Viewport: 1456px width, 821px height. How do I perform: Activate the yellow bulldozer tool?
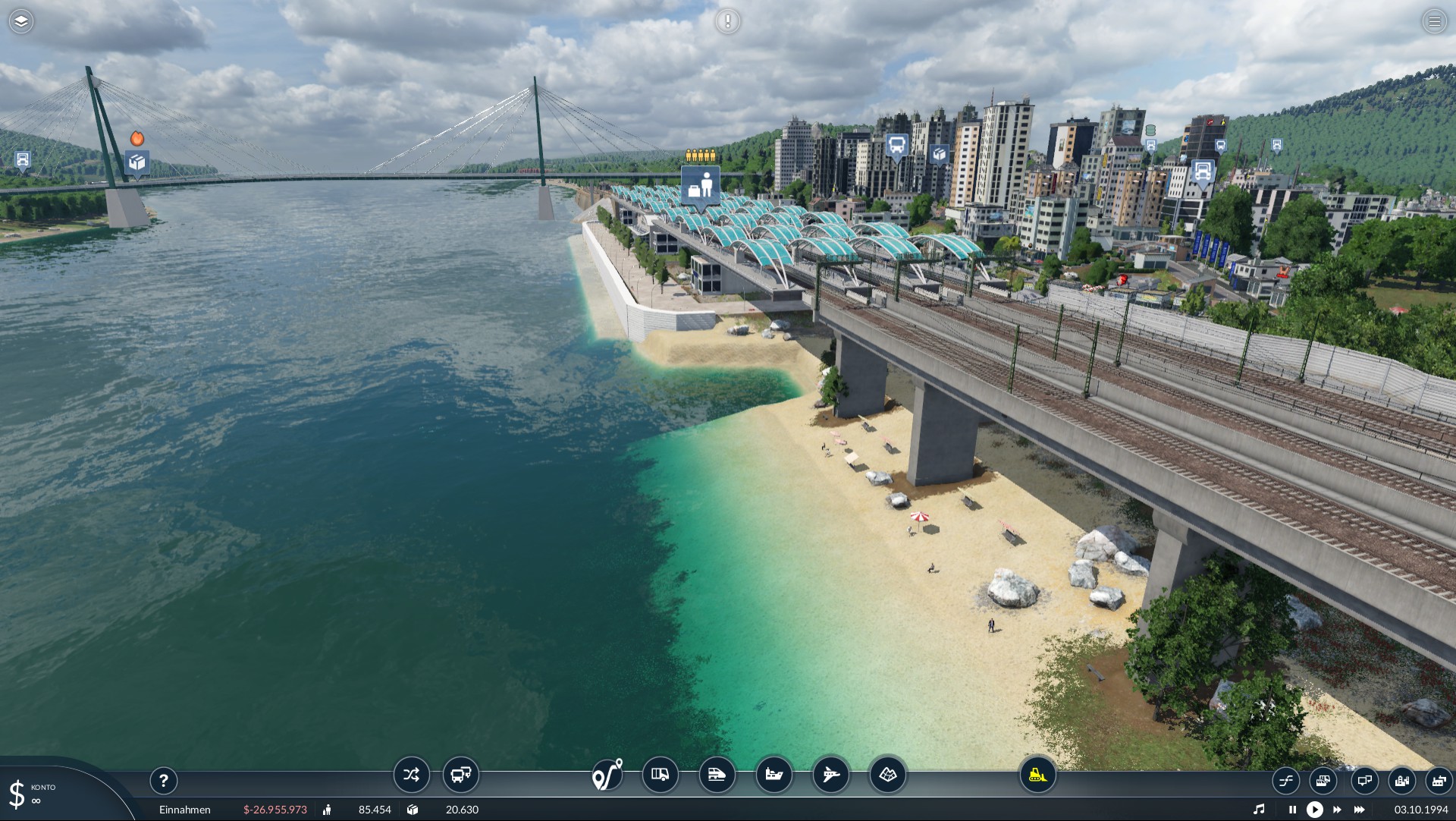[x=1037, y=775]
